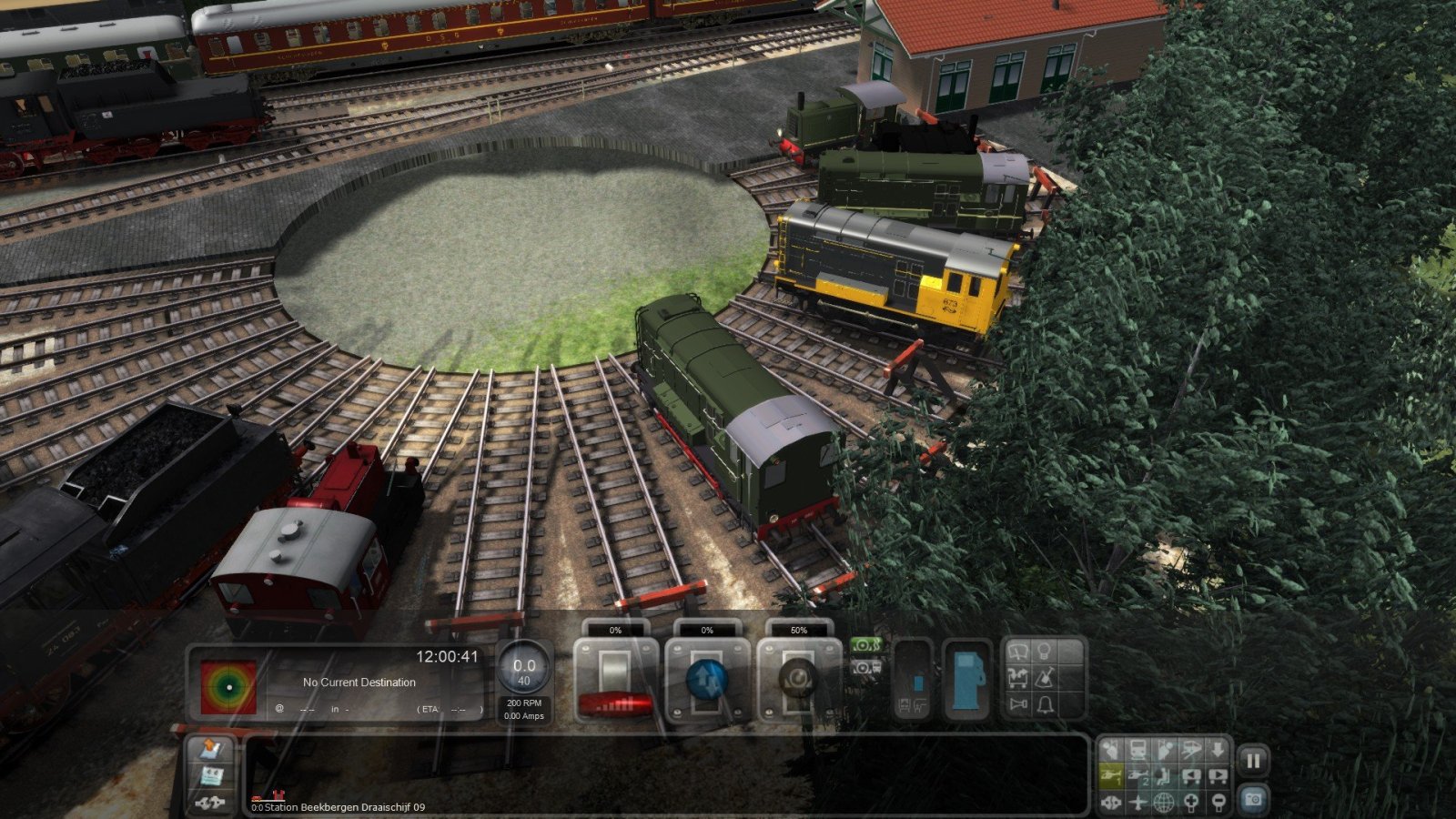
Task: Open the blue fuel pump panel
Action: point(965,681)
